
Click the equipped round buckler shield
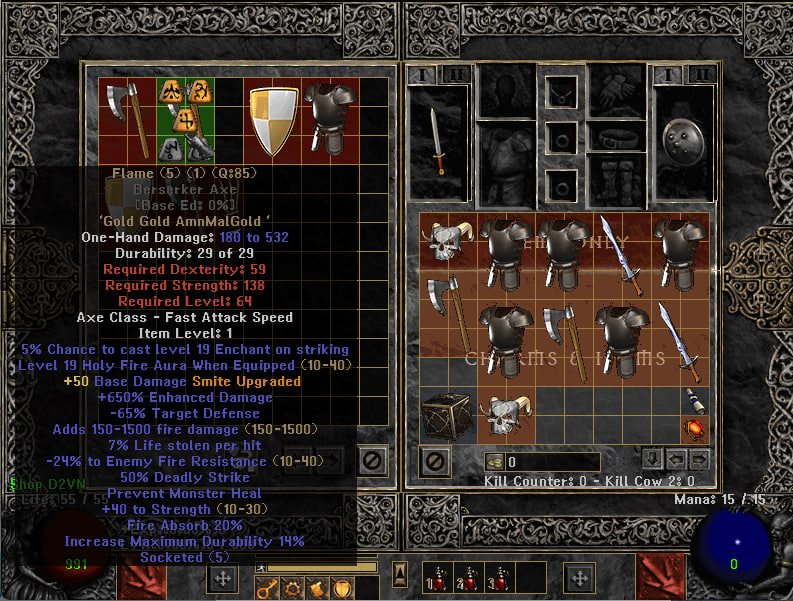(683, 140)
